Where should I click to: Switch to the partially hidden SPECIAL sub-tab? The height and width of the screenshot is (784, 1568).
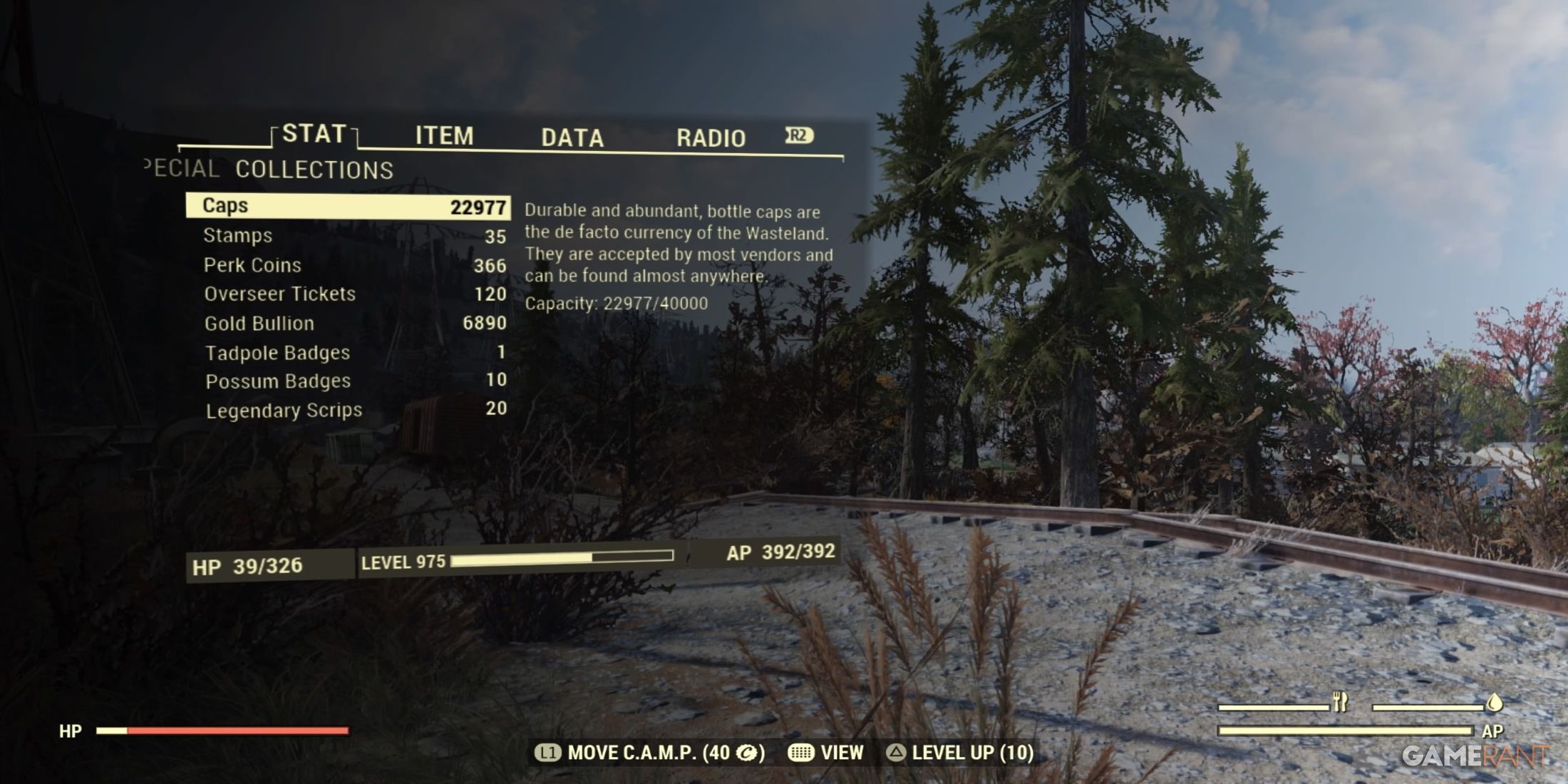click(x=182, y=168)
